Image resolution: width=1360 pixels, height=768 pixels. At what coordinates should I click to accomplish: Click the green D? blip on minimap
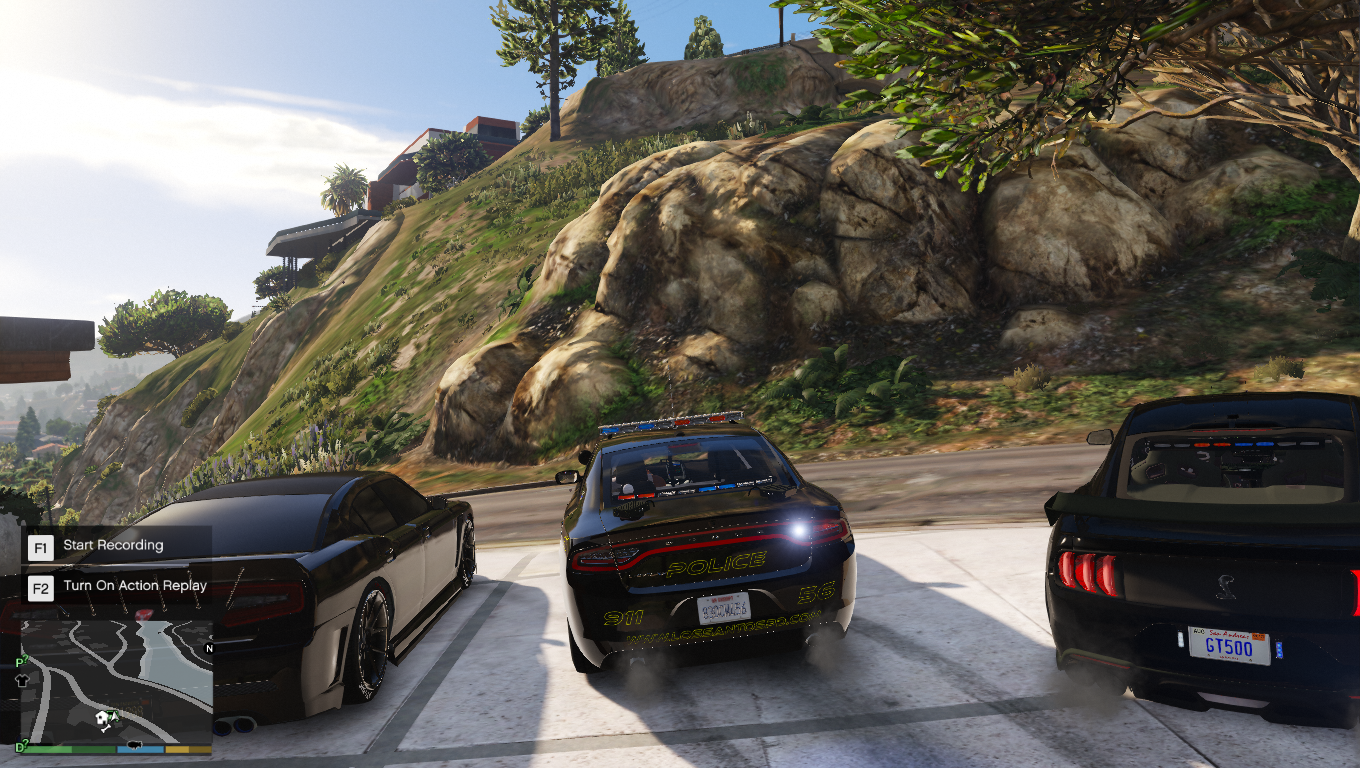click(20, 746)
